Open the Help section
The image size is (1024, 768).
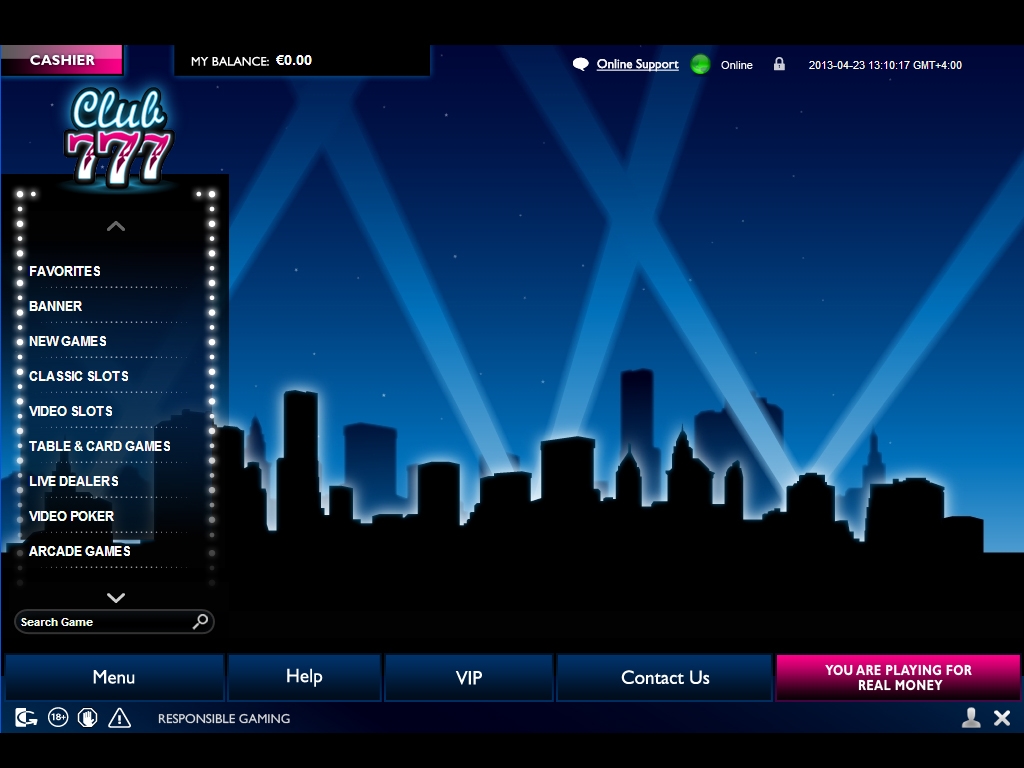[304, 677]
